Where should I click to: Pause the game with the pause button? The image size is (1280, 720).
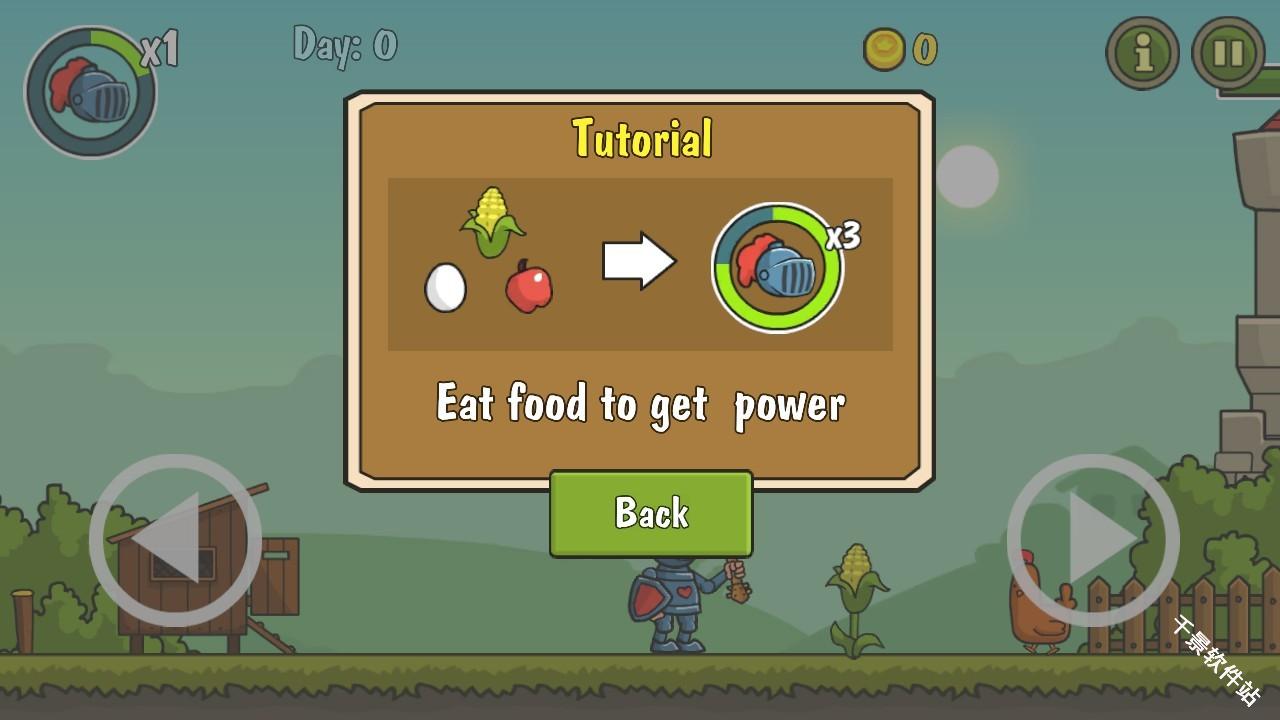[x=1228, y=53]
